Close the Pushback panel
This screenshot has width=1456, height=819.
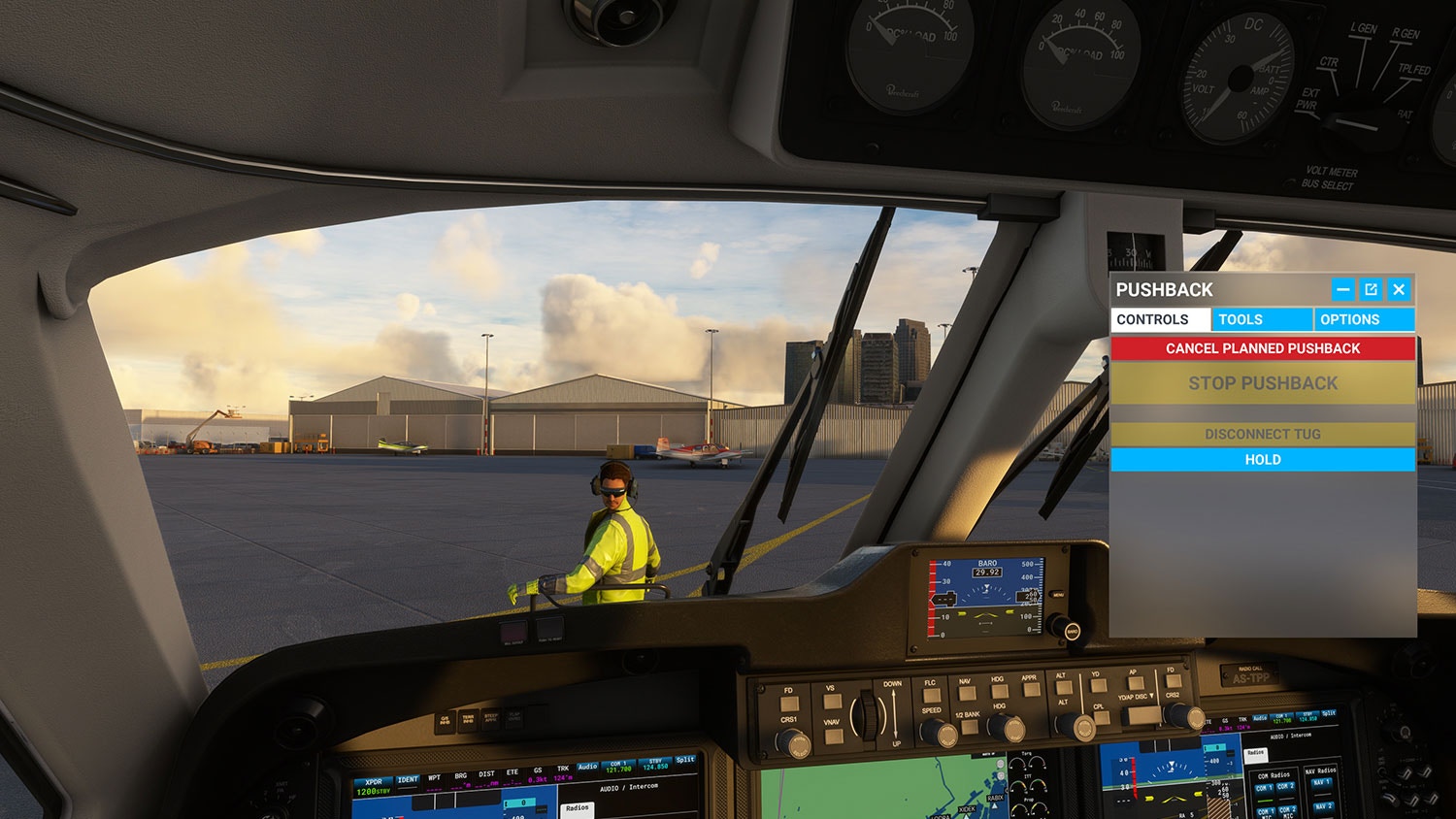(x=1399, y=289)
